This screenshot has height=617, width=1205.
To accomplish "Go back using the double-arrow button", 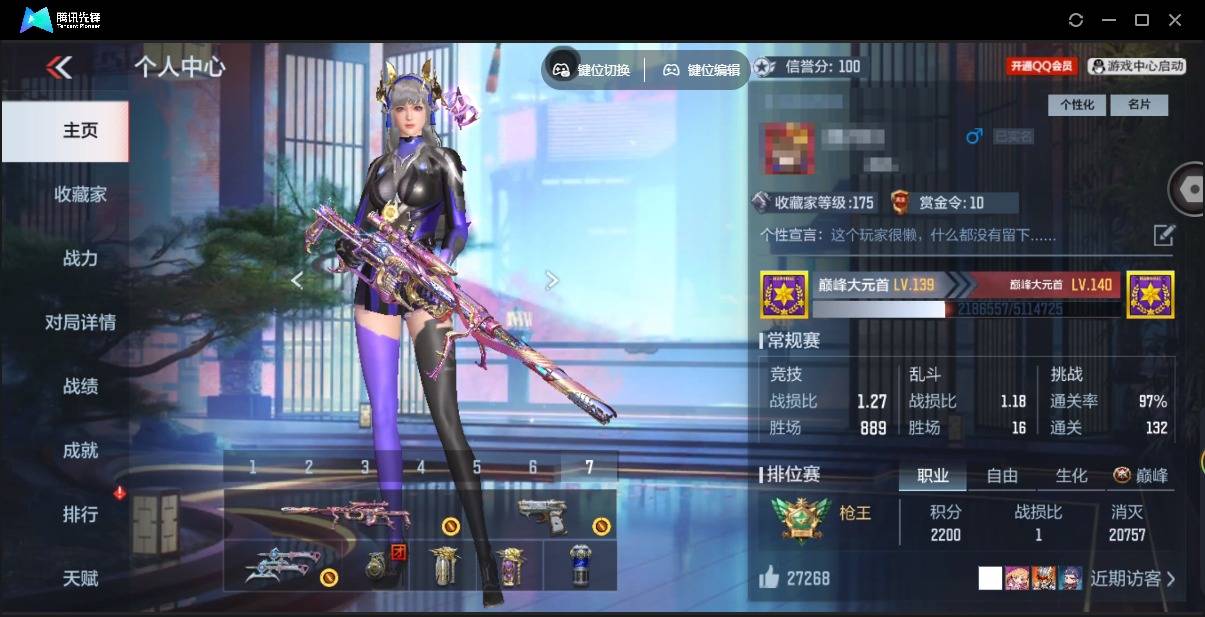I will pos(59,67).
